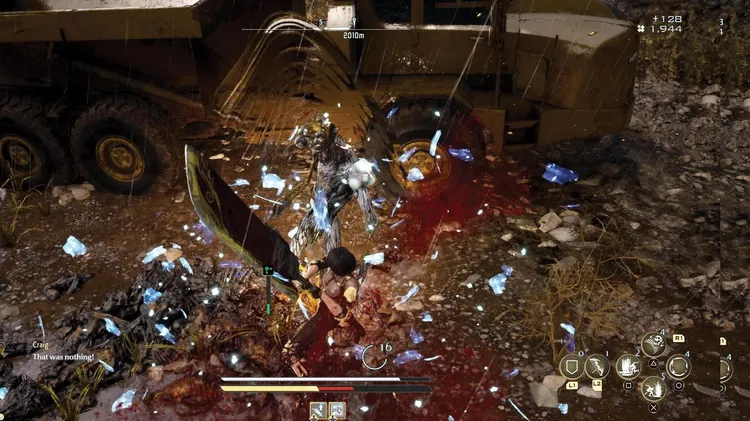Screen dimensions: 750x421
Task: Select the shield ability icon
Action: click(572, 366)
